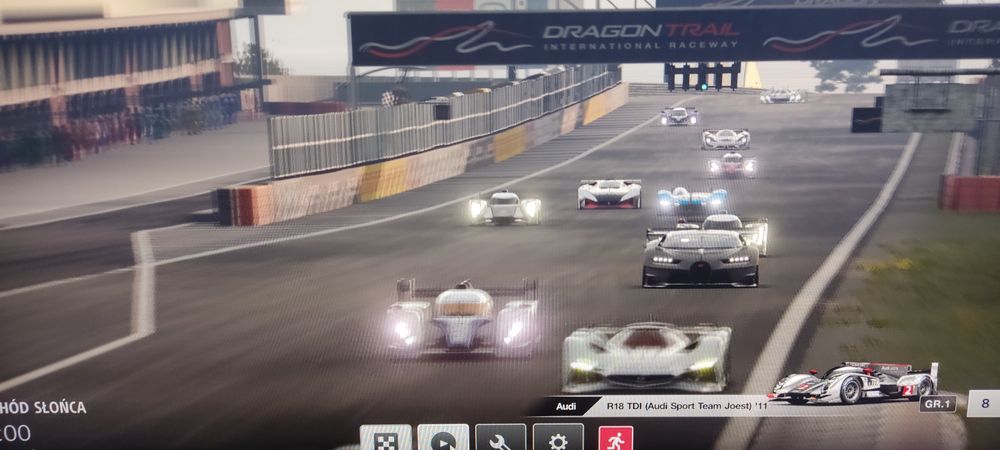Open the replay play button

(443, 439)
